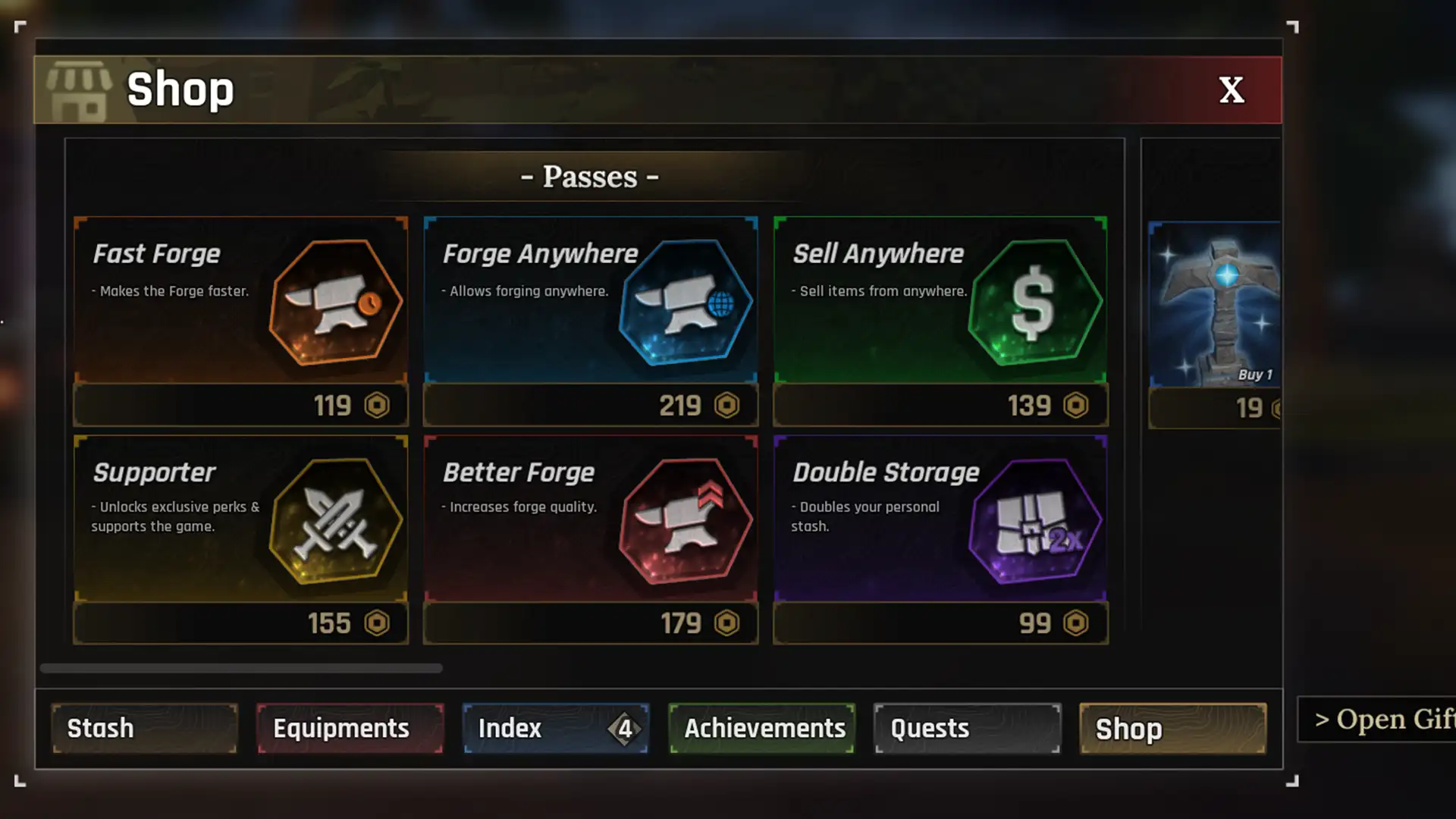This screenshot has width=1456, height=819.
Task: Select the Sell Anywhere dollar sign icon
Action: (x=1034, y=302)
